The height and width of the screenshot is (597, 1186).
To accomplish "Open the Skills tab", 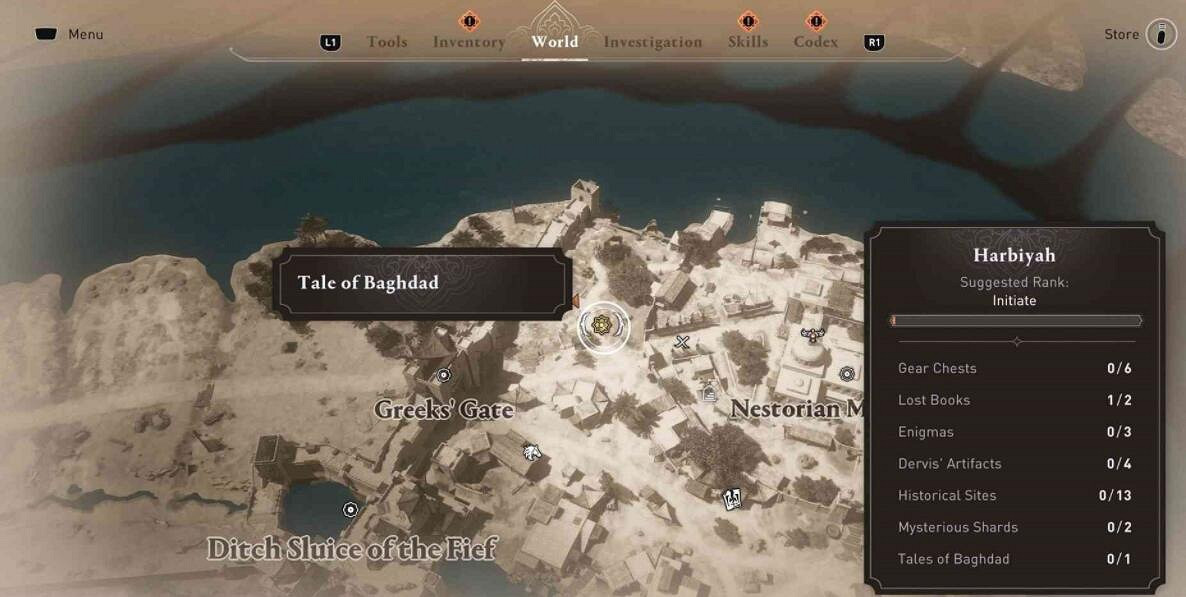I will [x=747, y=42].
